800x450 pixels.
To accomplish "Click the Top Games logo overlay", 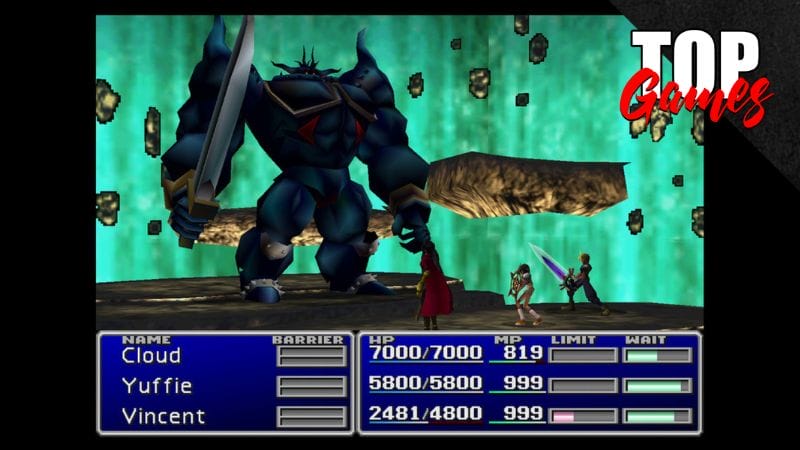I will [696, 75].
